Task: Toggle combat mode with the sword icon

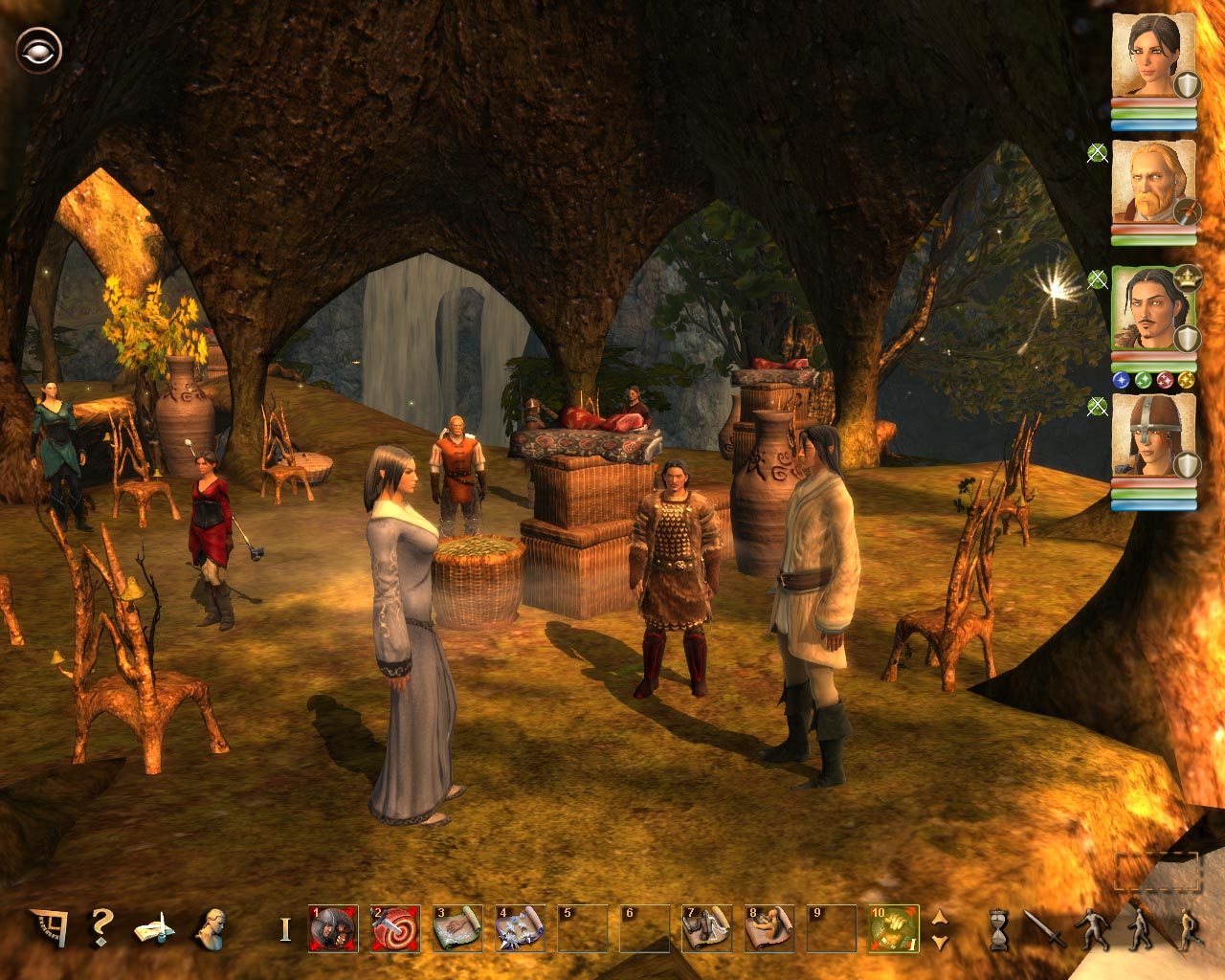Action: [1044, 928]
